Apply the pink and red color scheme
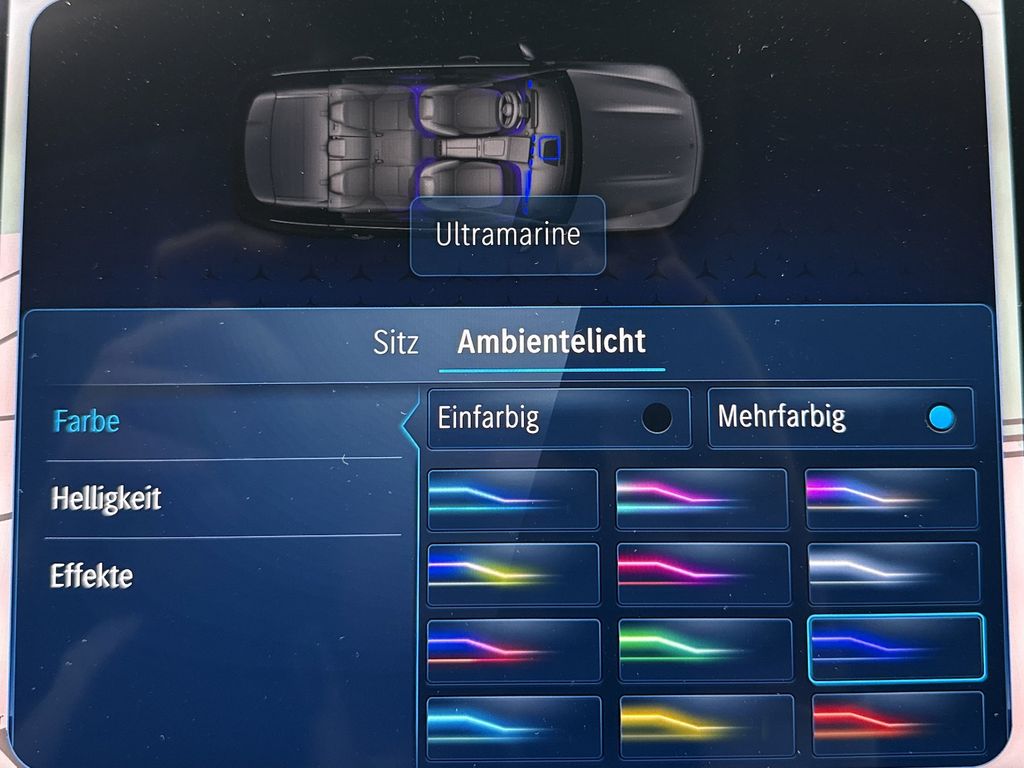Screen dimensions: 1024x768 click(x=702, y=574)
